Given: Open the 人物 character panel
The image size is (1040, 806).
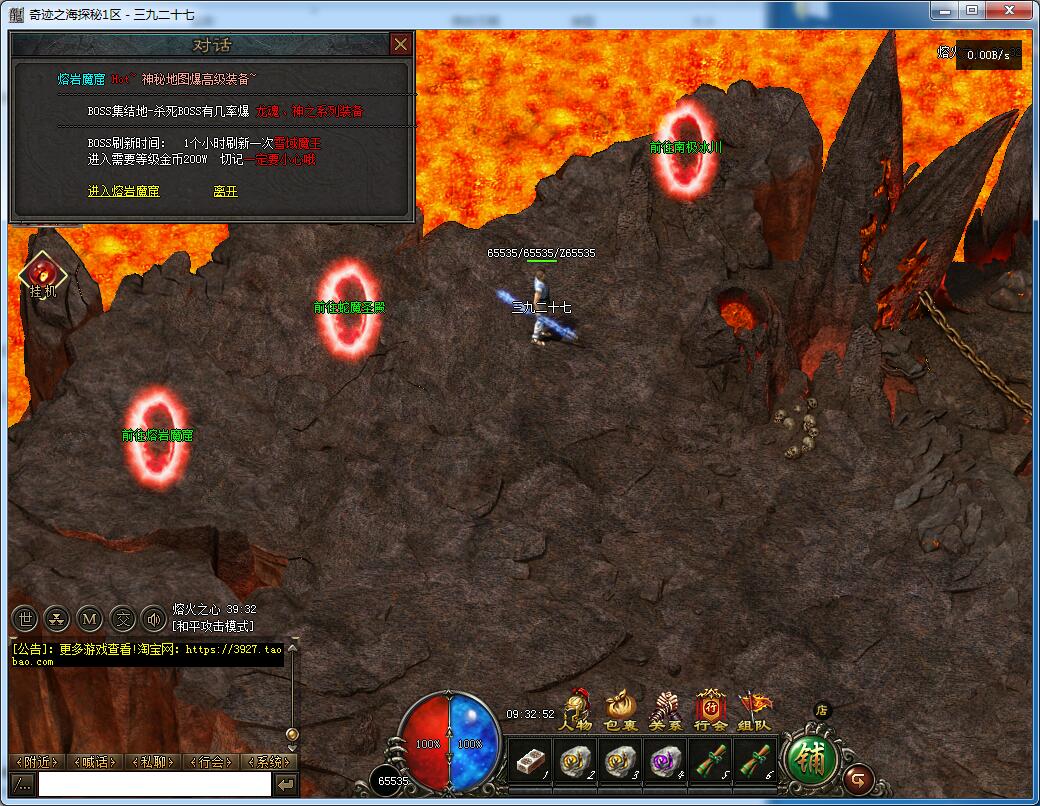Looking at the screenshot, I should coord(577,711).
